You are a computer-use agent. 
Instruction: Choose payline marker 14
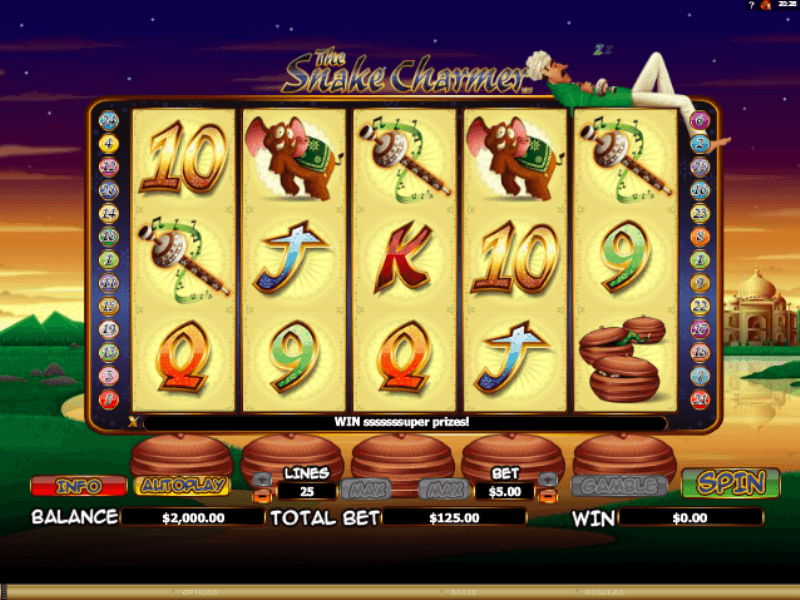(109, 213)
